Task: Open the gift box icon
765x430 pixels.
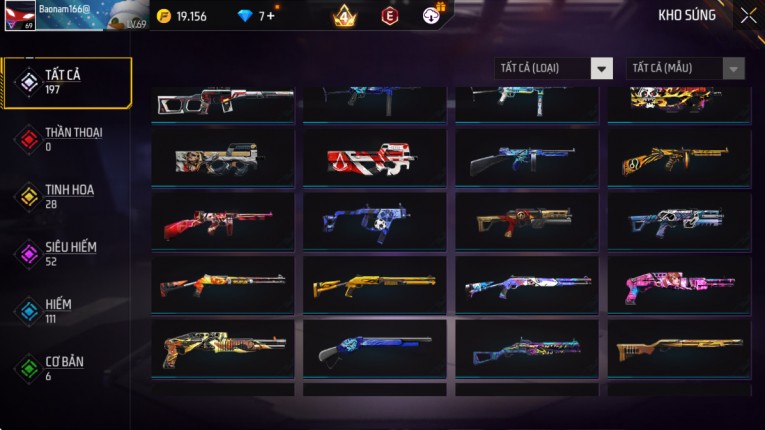Action: tap(432, 15)
